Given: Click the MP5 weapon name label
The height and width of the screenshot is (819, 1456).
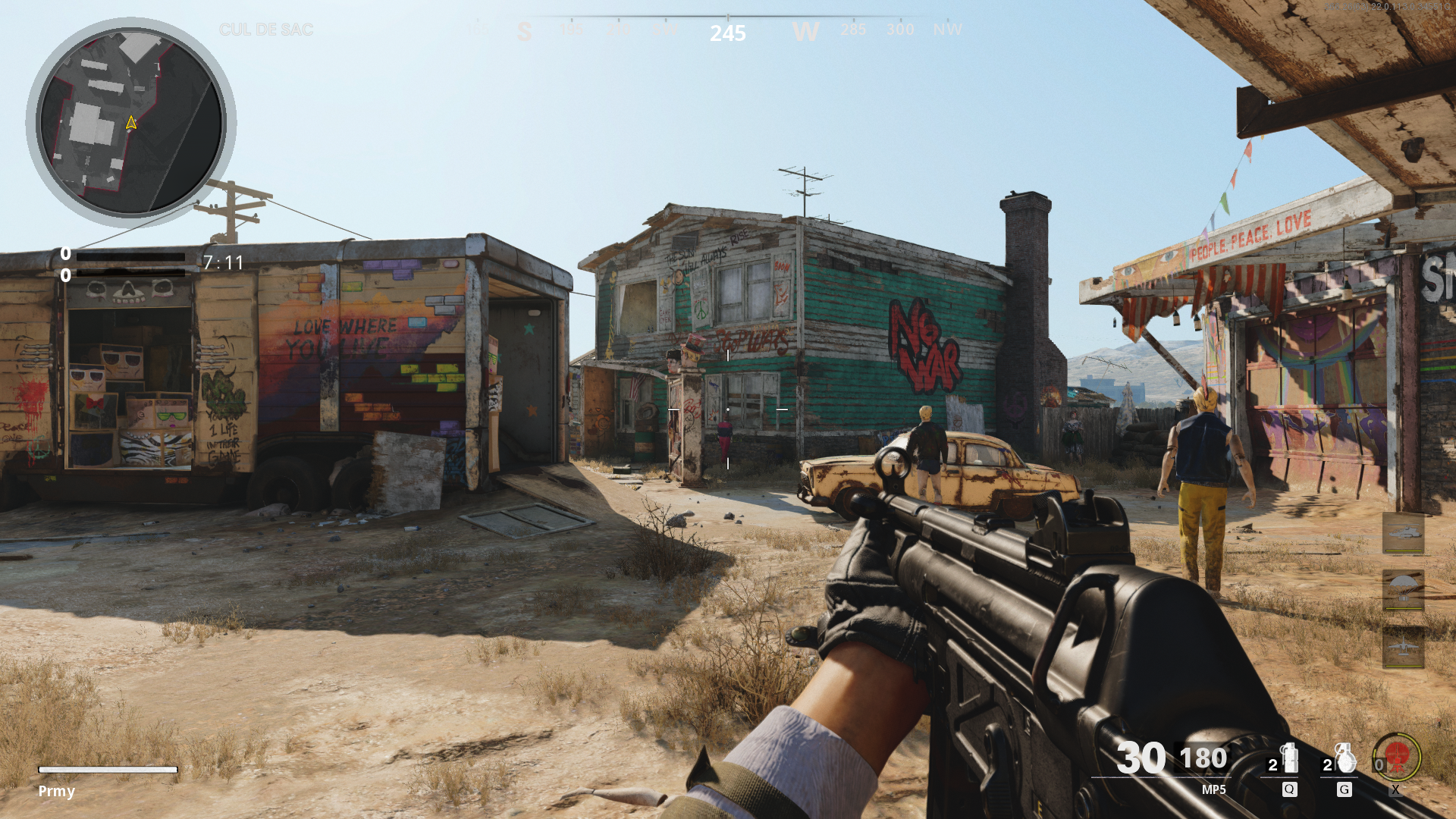Looking at the screenshot, I should [1213, 789].
